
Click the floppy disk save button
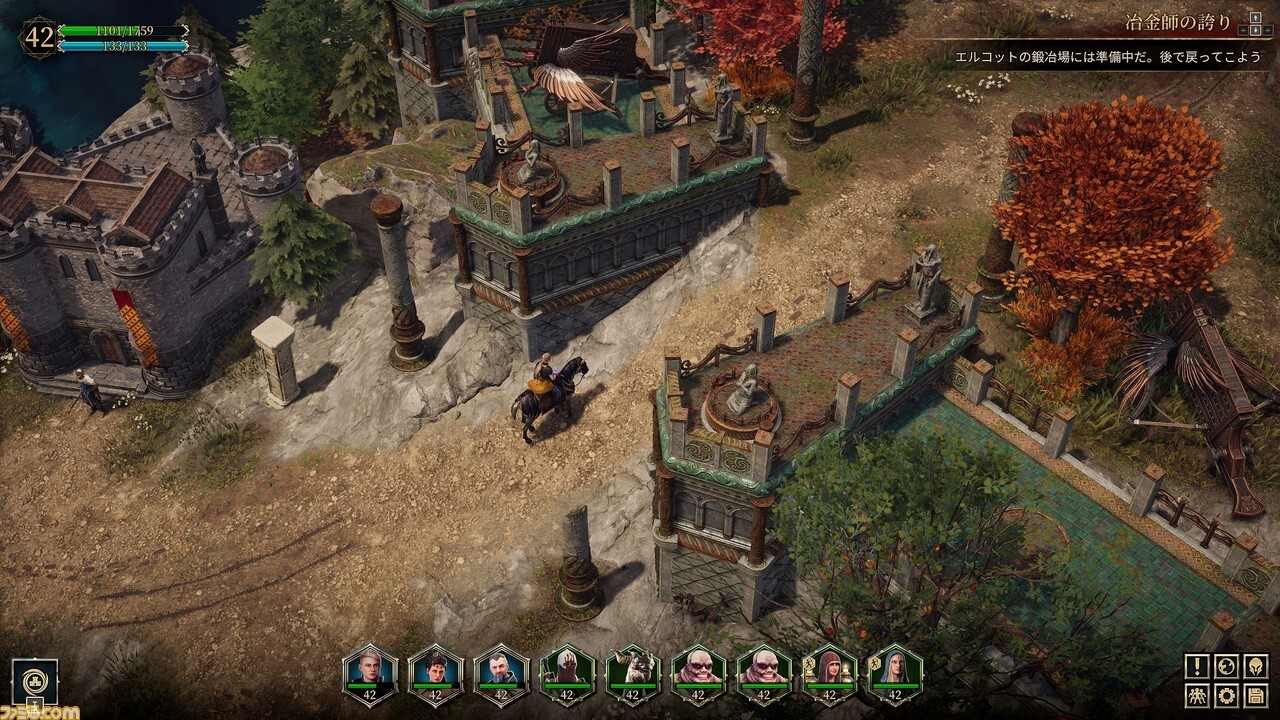coord(1255,695)
